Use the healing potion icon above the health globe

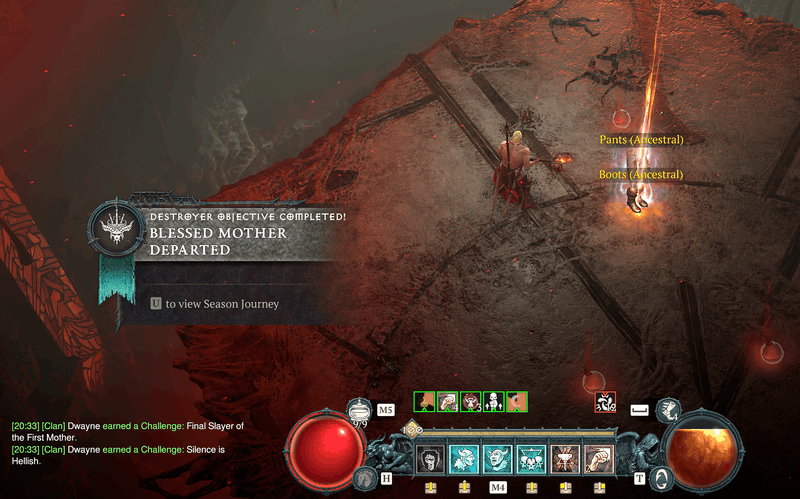pos(359,410)
